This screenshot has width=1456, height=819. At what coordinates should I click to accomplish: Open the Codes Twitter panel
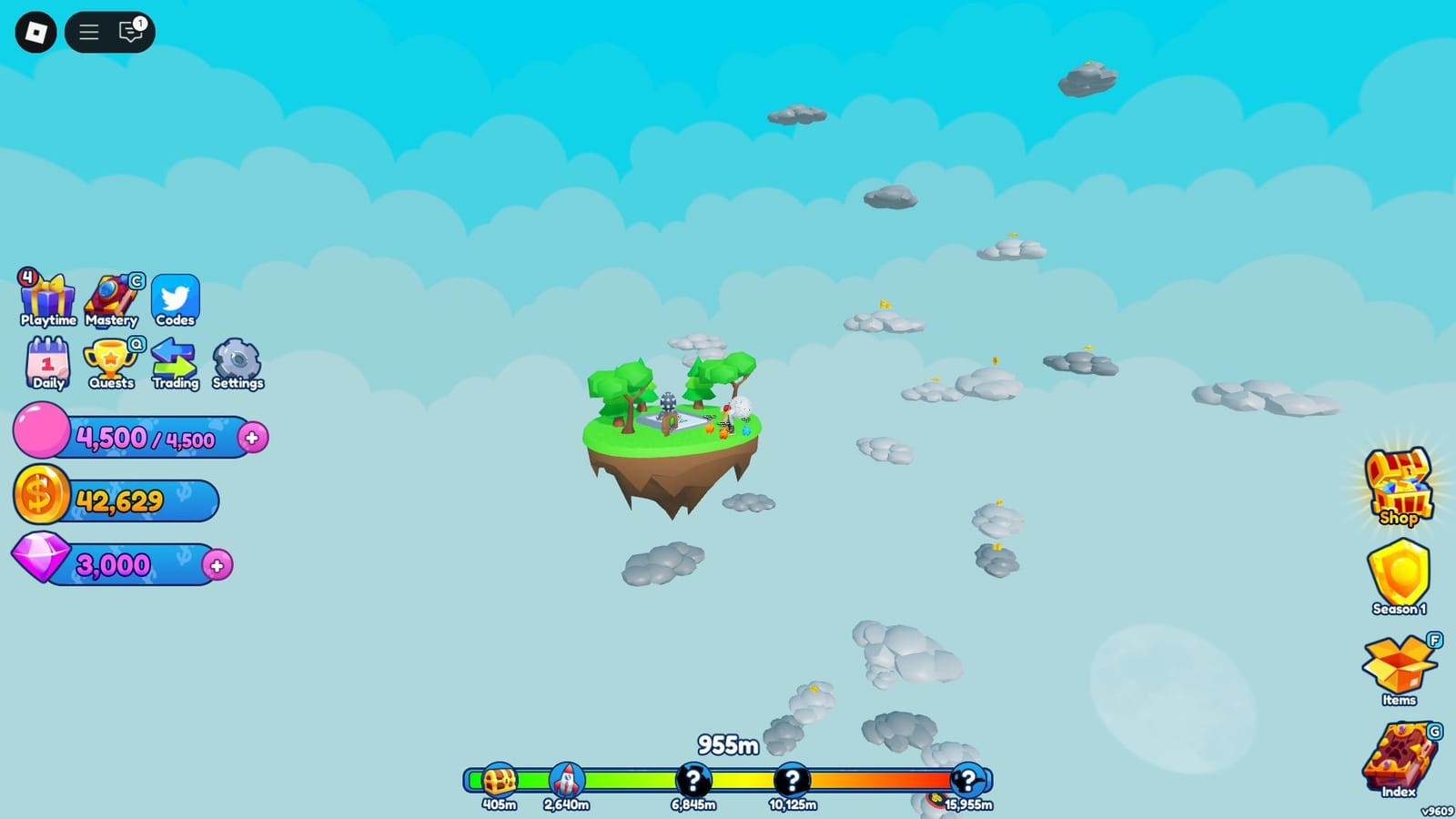[x=176, y=296]
